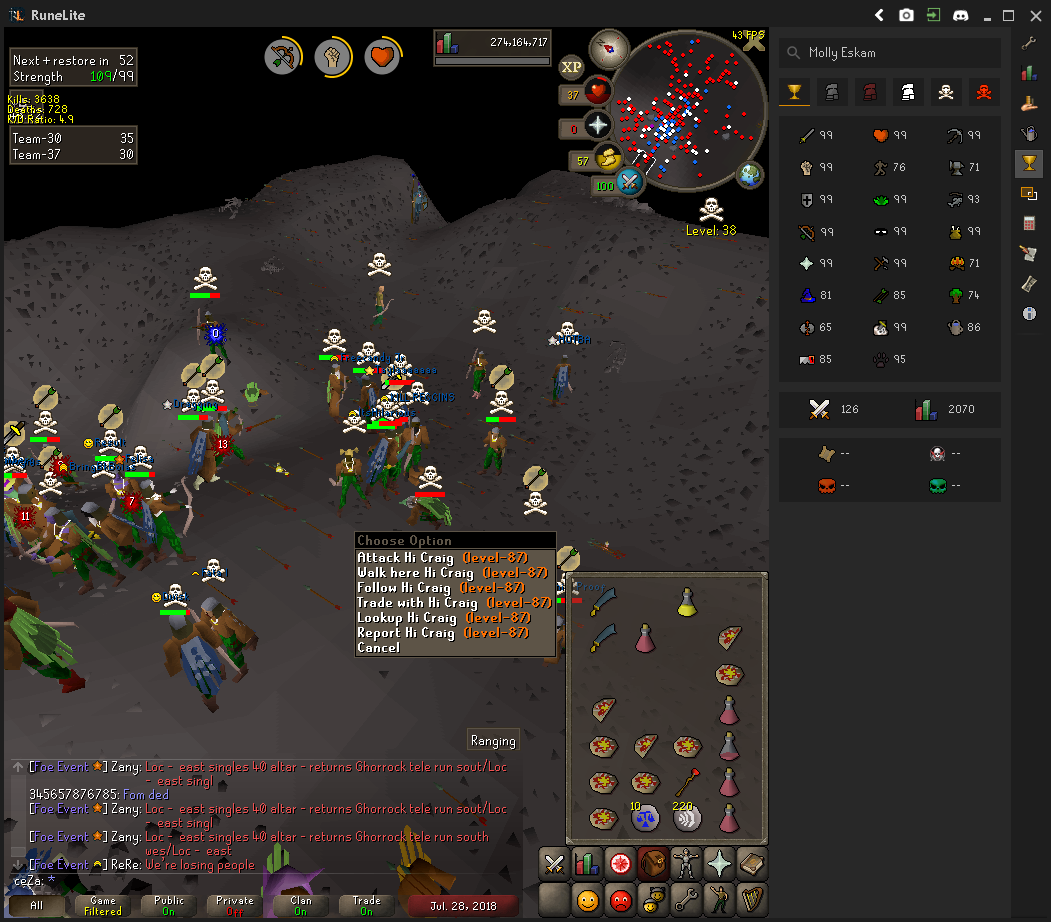
Task: Toggle the Public chat filter
Action: [x=169, y=905]
